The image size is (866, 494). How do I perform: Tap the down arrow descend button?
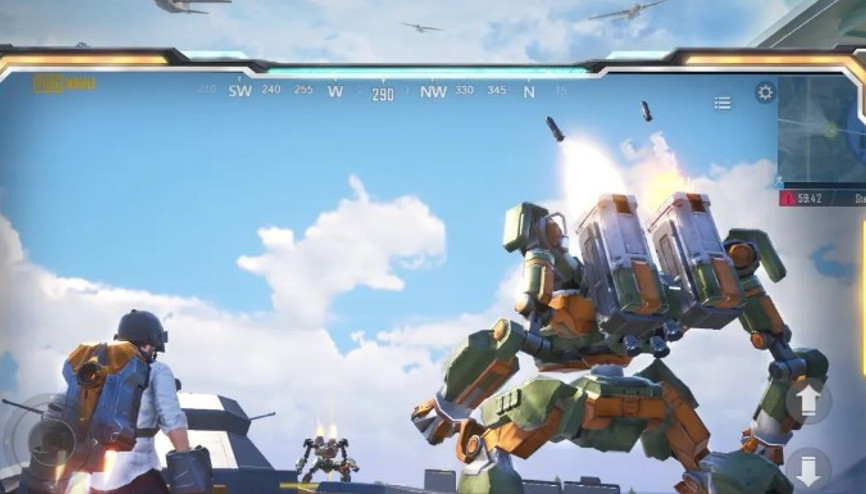pos(808,467)
